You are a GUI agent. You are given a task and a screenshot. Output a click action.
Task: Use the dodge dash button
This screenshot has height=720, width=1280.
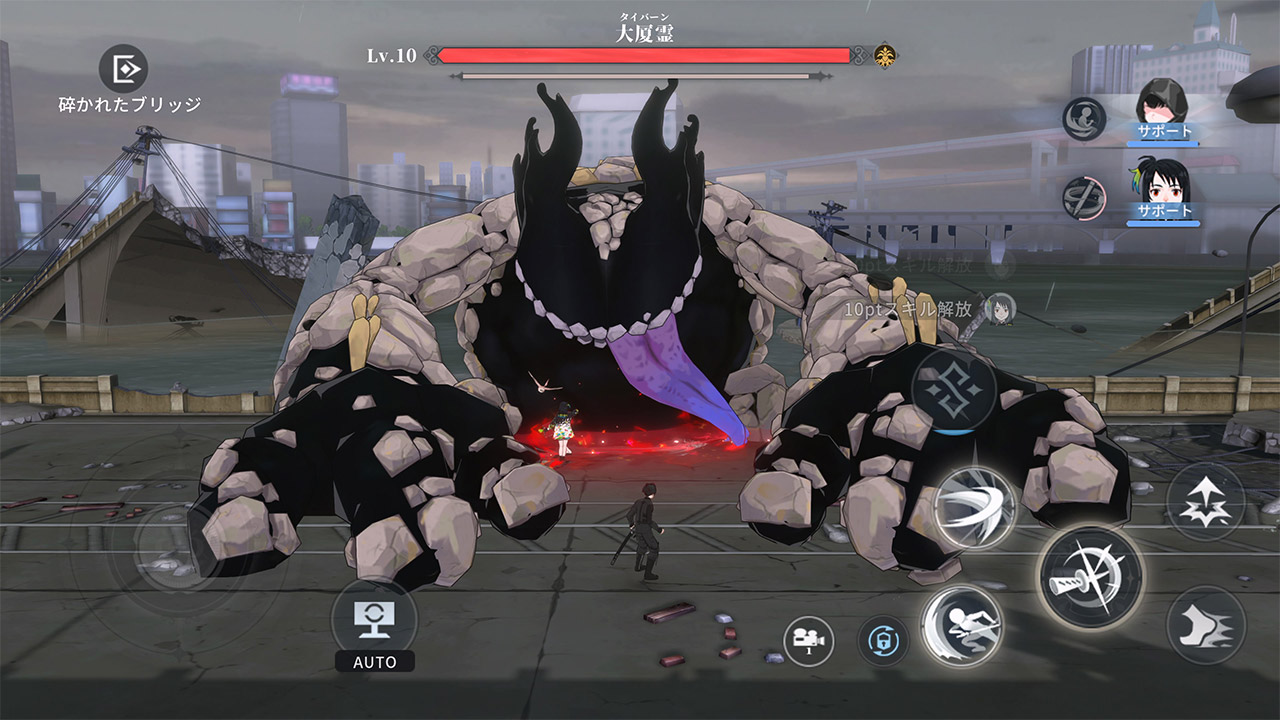coord(1205,625)
